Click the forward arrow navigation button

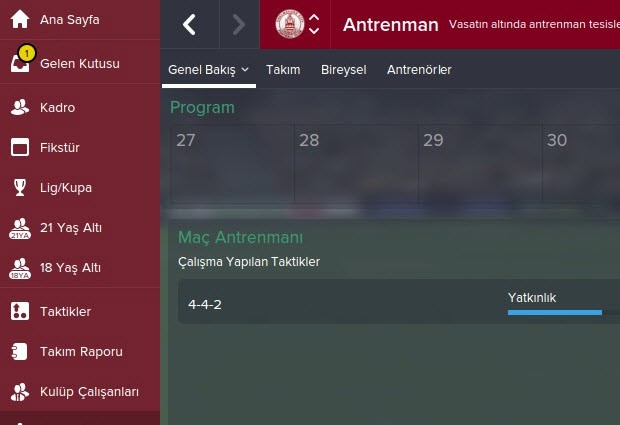pyautogui.click(x=238, y=24)
